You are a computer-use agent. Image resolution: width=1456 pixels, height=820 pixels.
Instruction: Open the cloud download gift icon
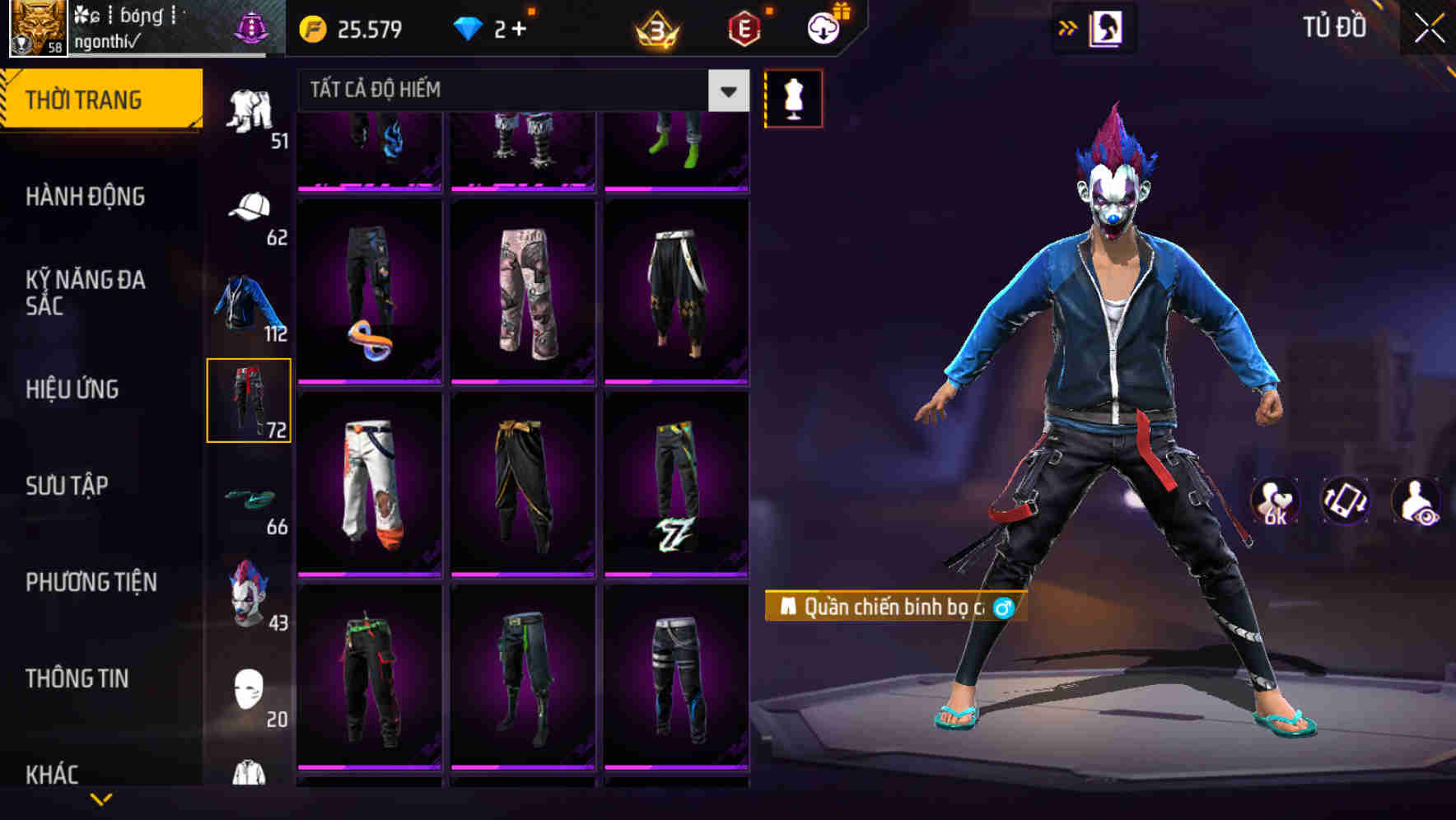coord(823,29)
